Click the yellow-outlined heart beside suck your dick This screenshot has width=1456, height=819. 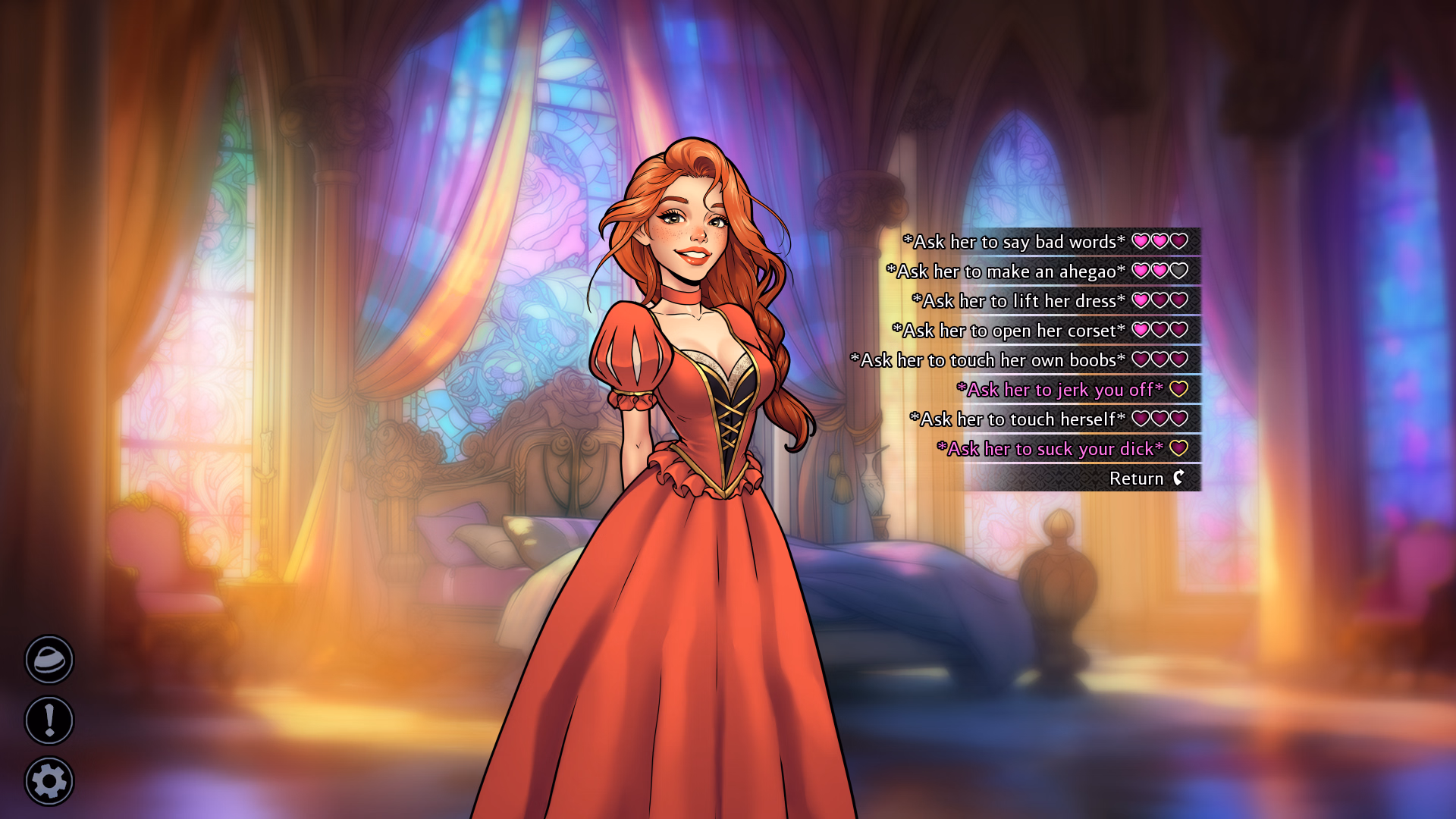(x=1178, y=448)
